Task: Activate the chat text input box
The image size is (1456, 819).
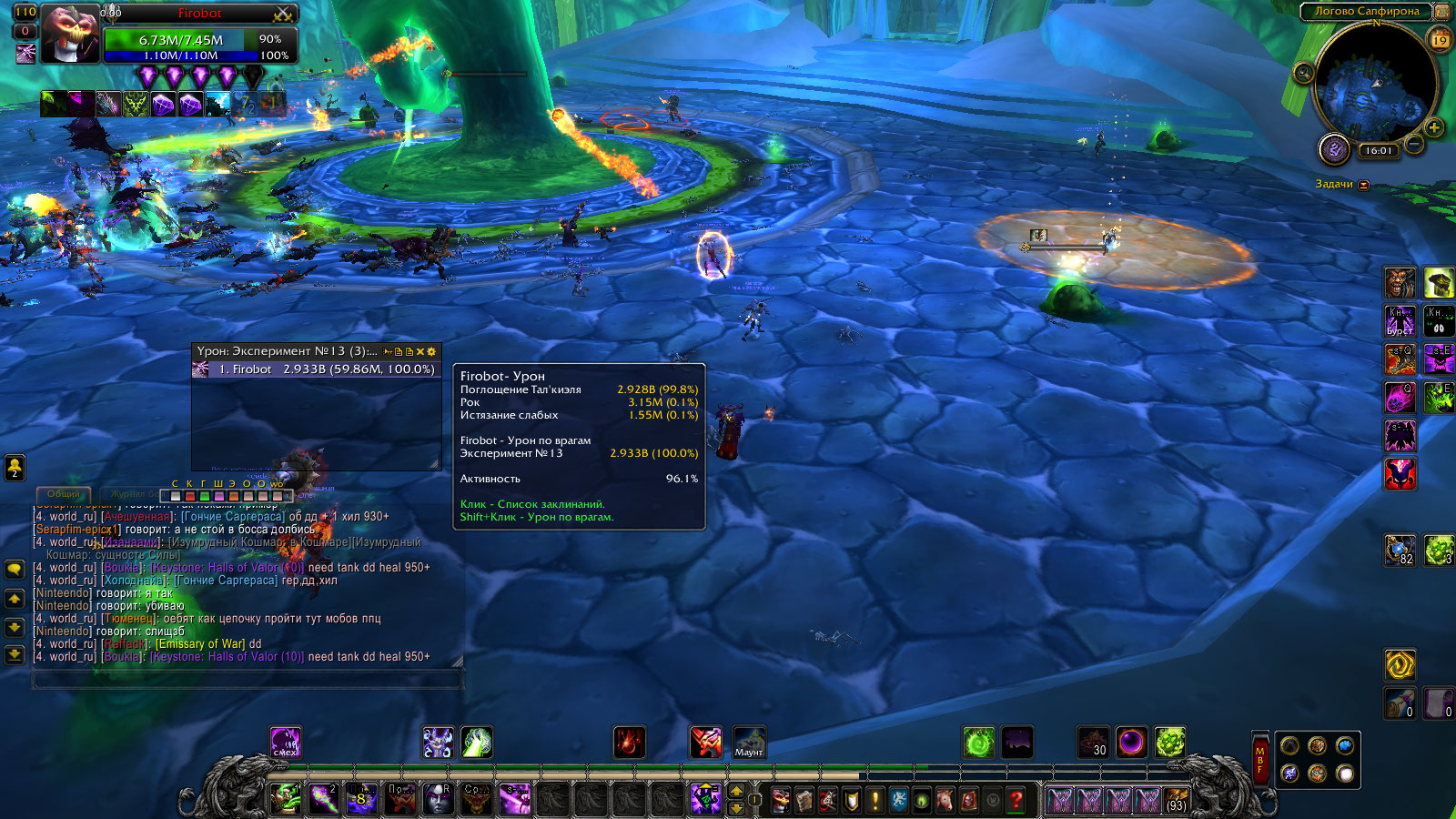Action: (248, 679)
